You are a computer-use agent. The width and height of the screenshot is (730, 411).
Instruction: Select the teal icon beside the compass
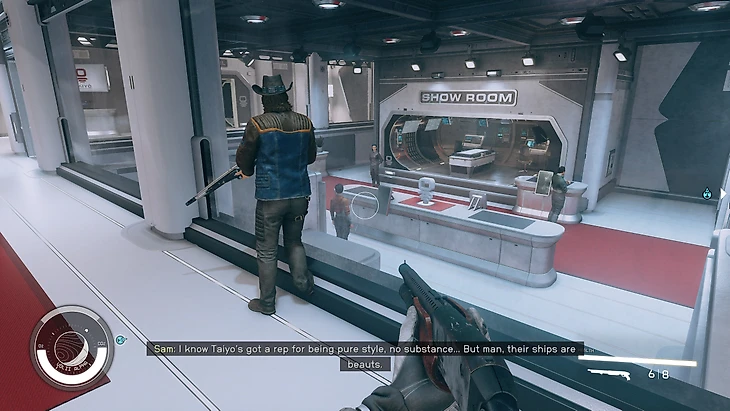tap(121, 340)
